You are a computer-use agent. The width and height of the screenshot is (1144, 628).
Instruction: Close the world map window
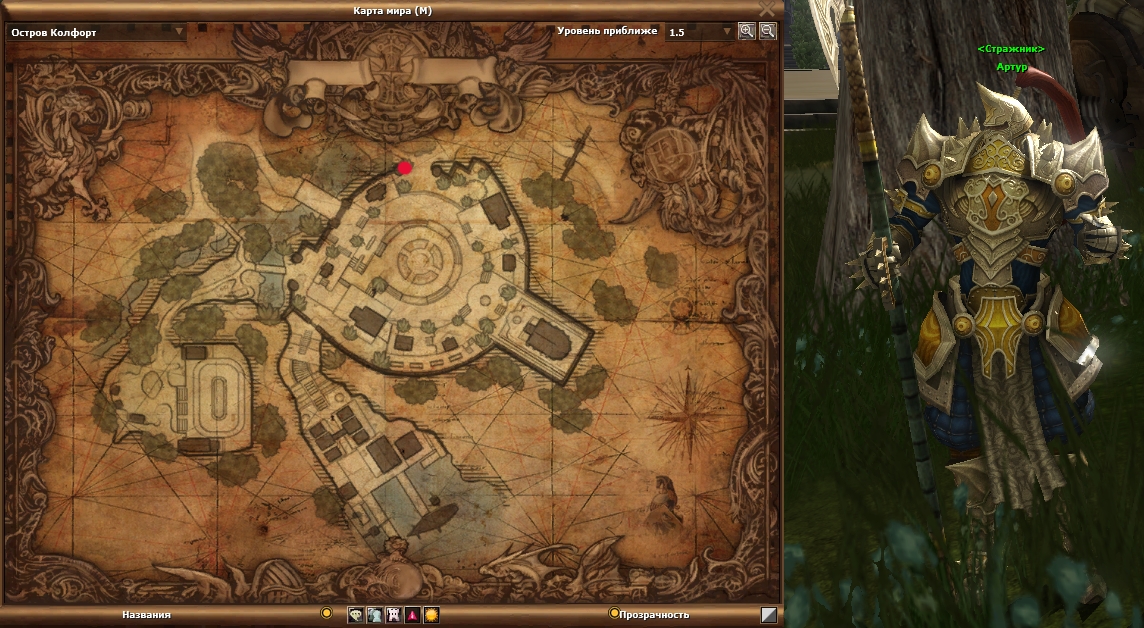pos(767,8)
